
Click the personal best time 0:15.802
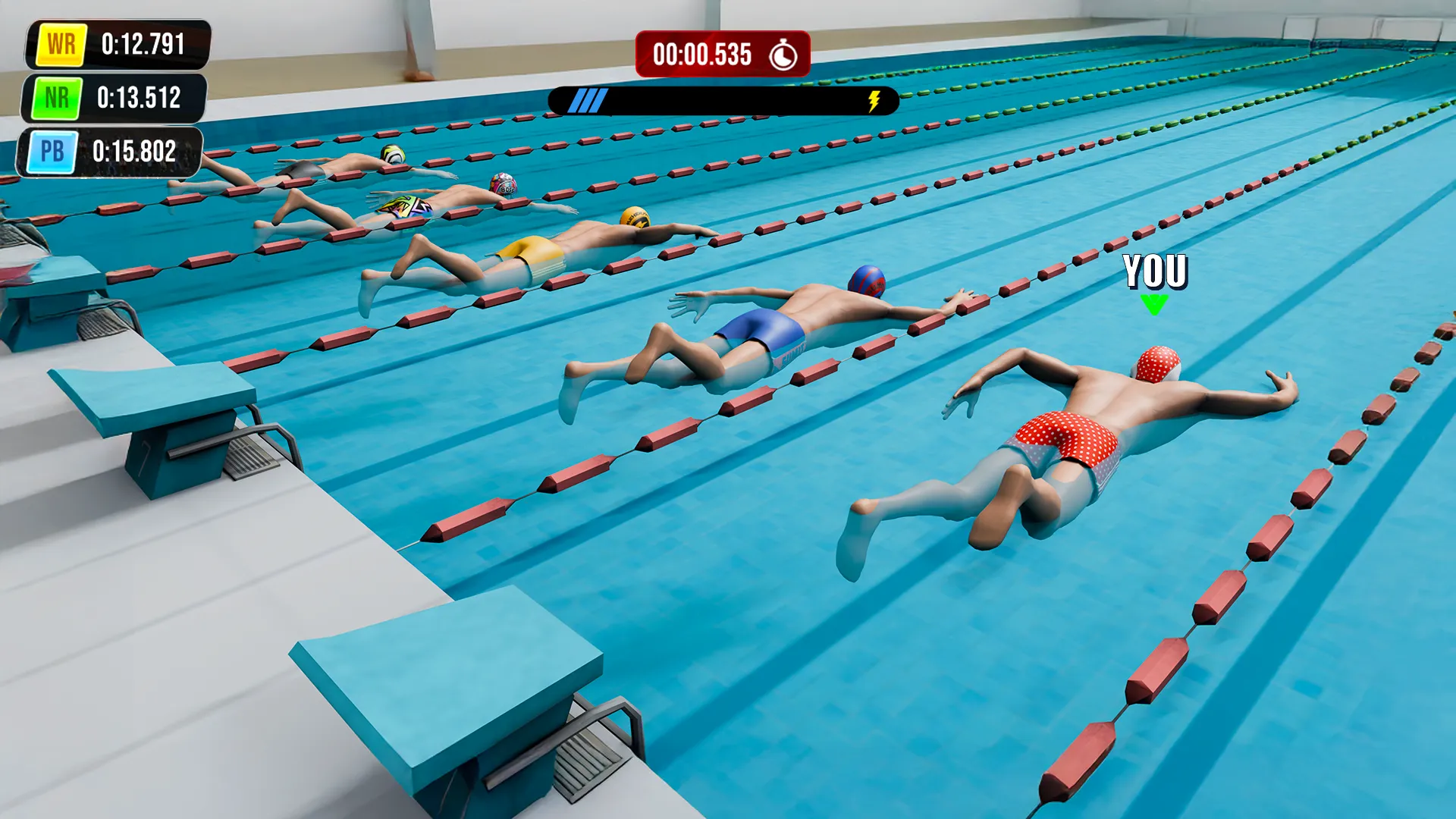(x=135, y=151)
